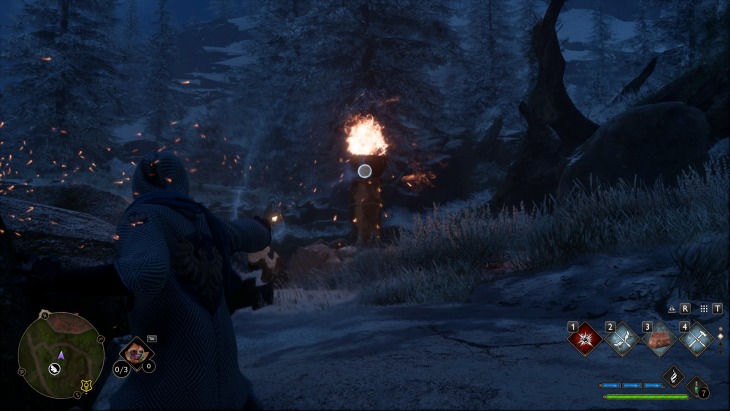Activate the ancient magic swirl icon
730x411 pixels.
pyautogui.click(x=674, y=377)
